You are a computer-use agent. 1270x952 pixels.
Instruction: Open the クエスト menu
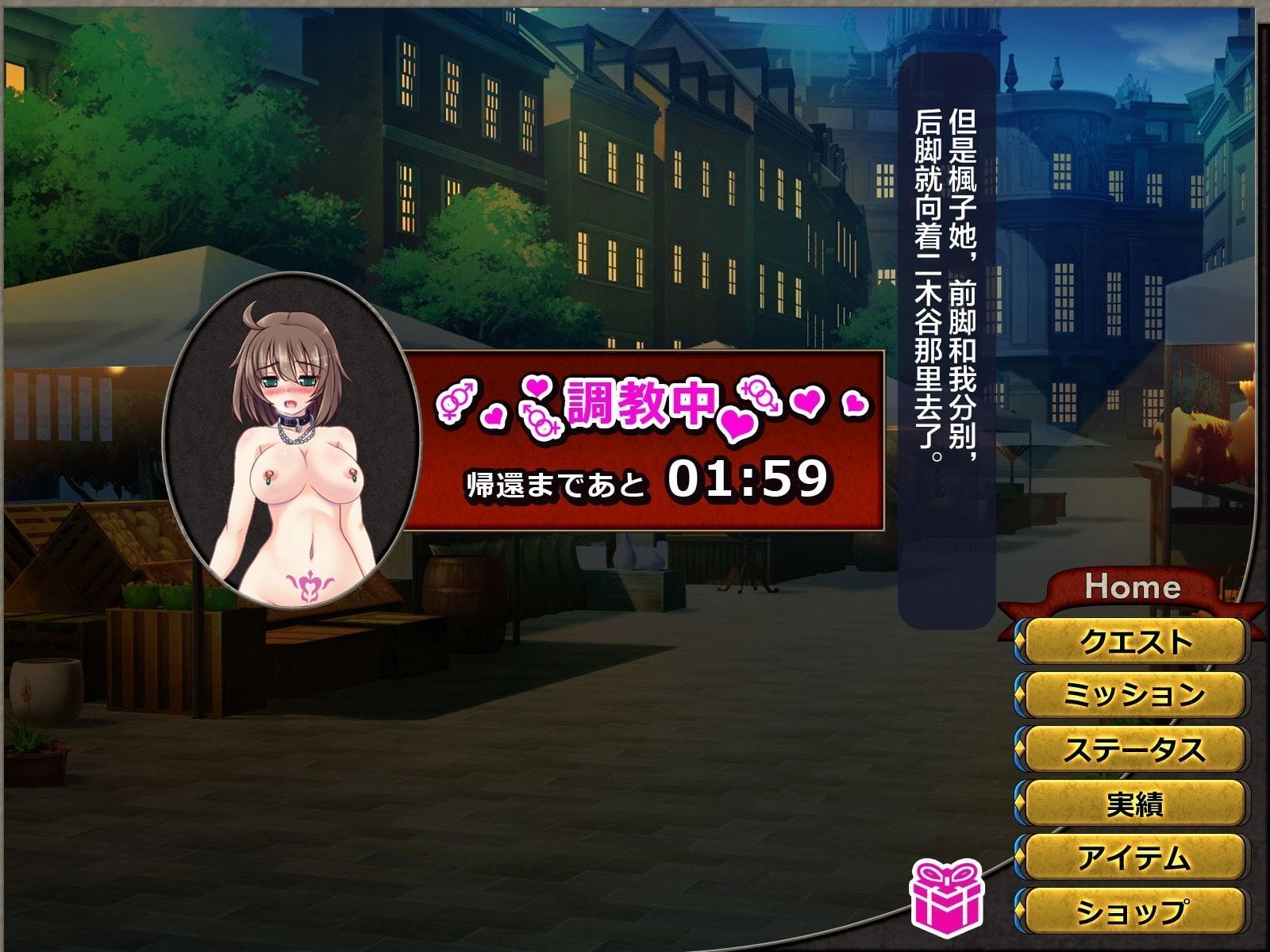pyautogui.click(x=1133, y=641)
